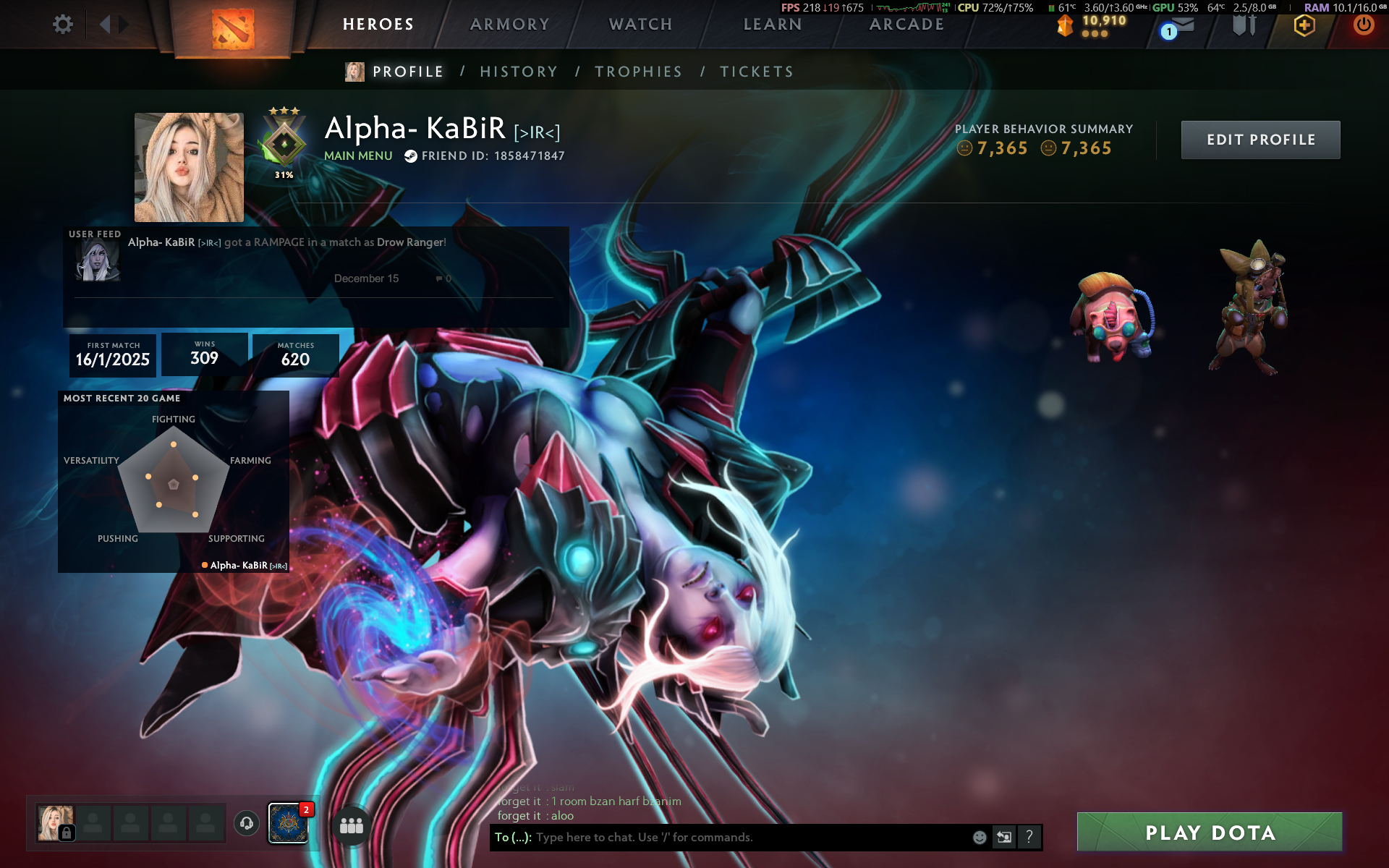Open the Heroes section
This screenshot has height=868, width=1389.
tap(378, 25)
